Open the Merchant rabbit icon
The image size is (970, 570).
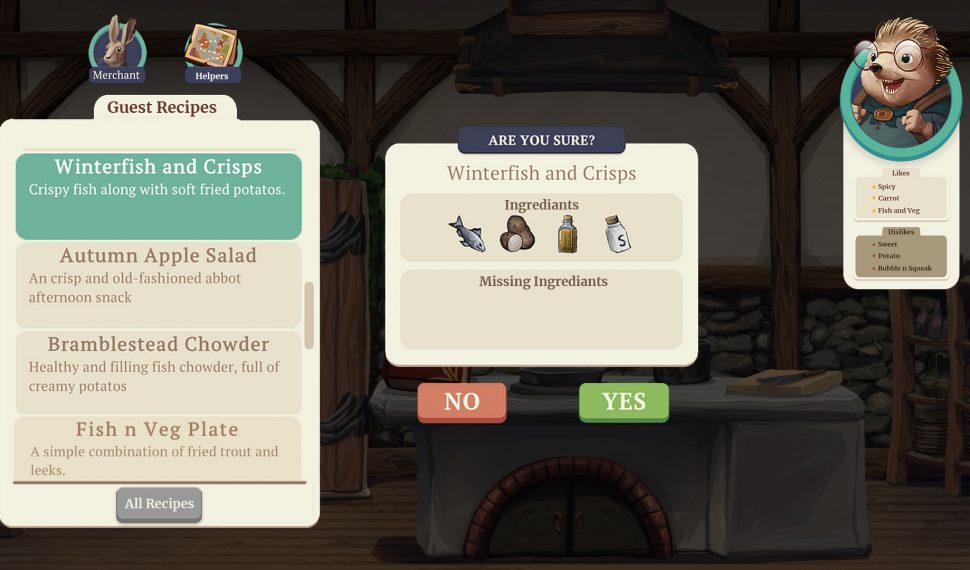tap(117, 50)
